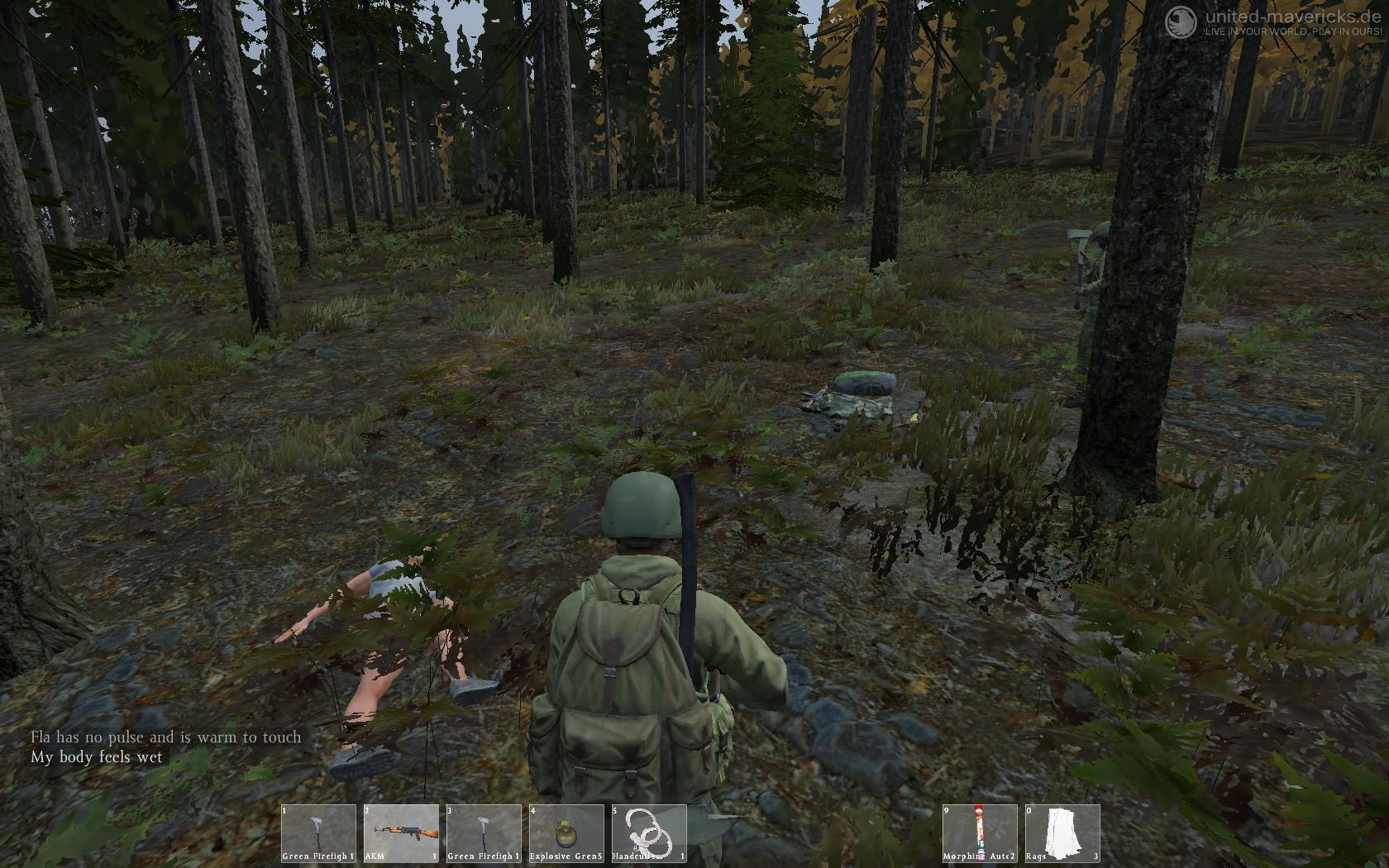Select the Green Firefighter axe in slot 1
1389x868 pixels.
tap(318, 833)
